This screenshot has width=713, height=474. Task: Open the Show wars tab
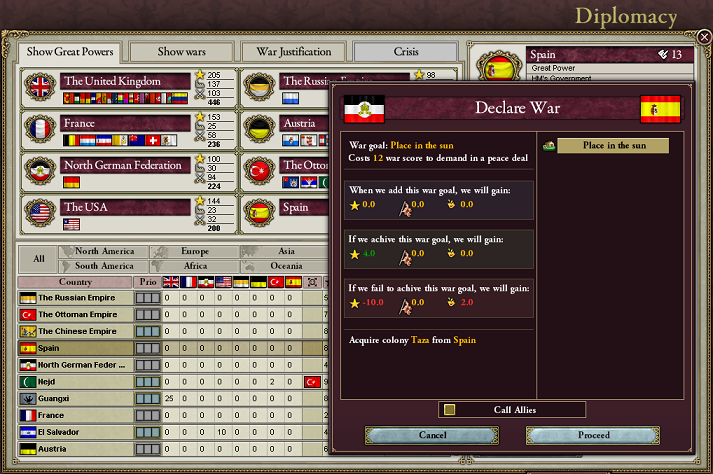coord(181,51)
